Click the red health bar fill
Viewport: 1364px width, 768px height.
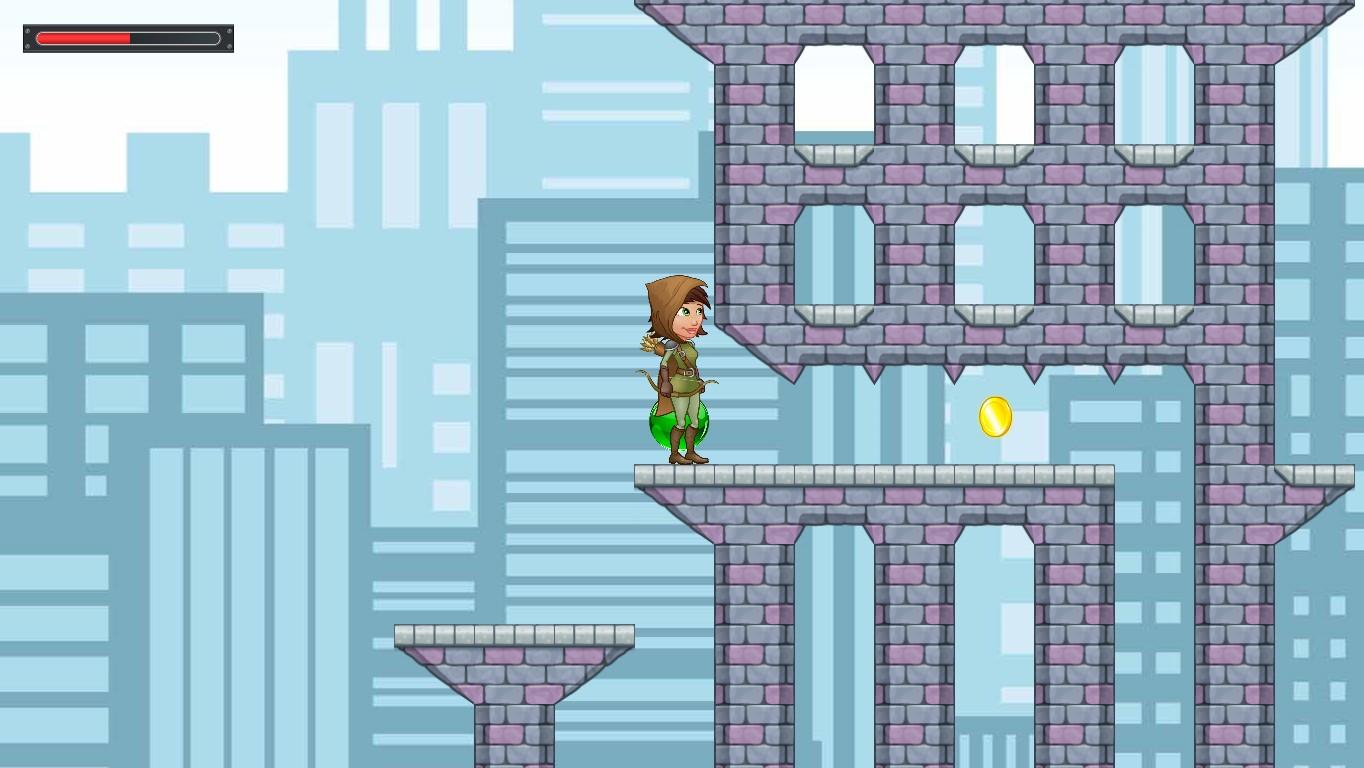[x=85, y=38]
